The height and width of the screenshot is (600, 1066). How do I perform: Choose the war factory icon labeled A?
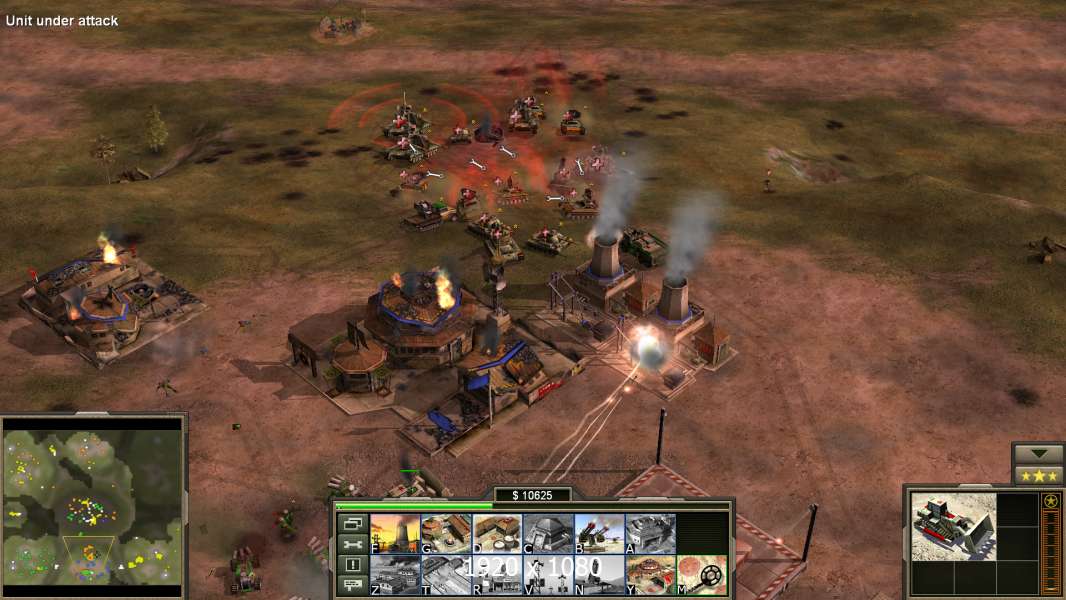point(650,534)
